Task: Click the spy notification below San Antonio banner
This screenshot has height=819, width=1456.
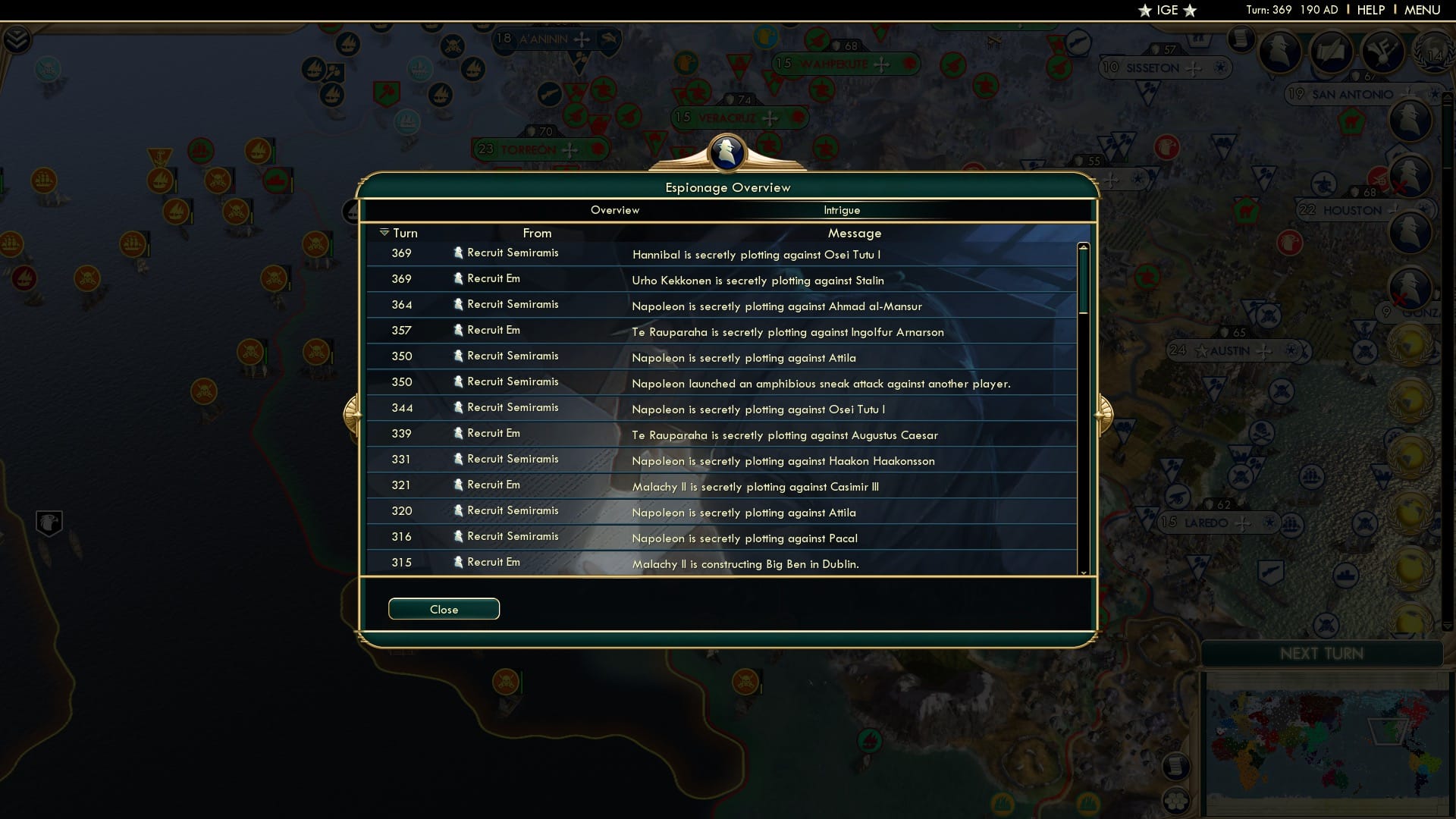Action: (x=1411, y=121)
